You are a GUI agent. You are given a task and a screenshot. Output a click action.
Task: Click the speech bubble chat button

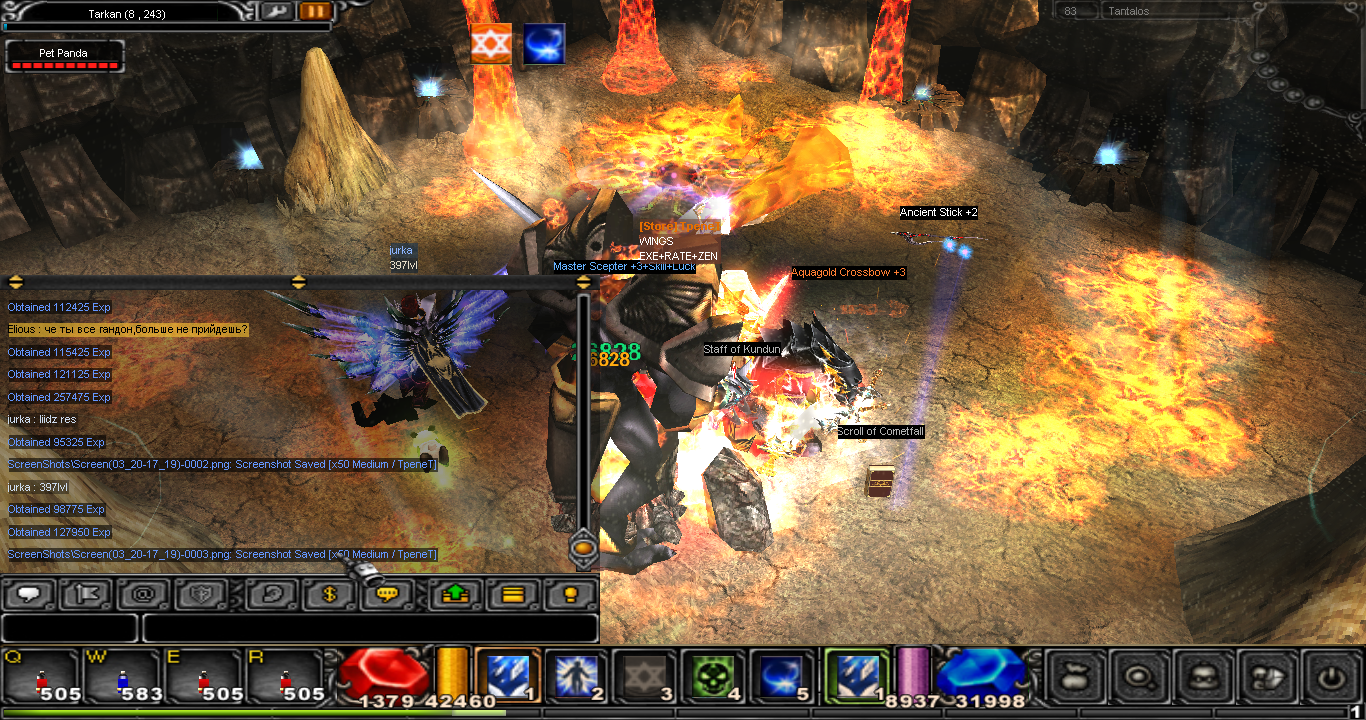click(30, 594)
